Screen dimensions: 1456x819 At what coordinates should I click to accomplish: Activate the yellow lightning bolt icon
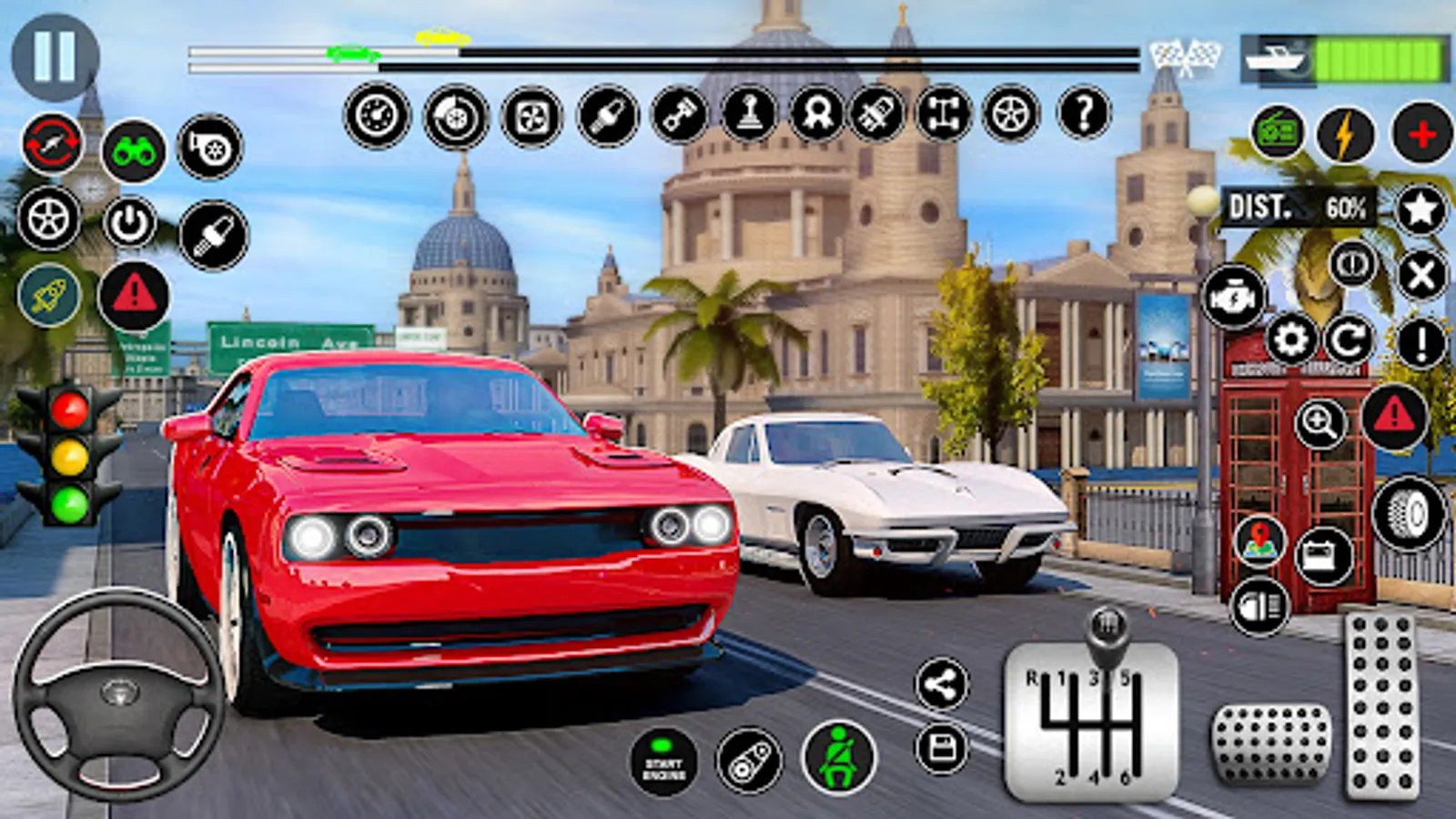[x=1345, y=135]
